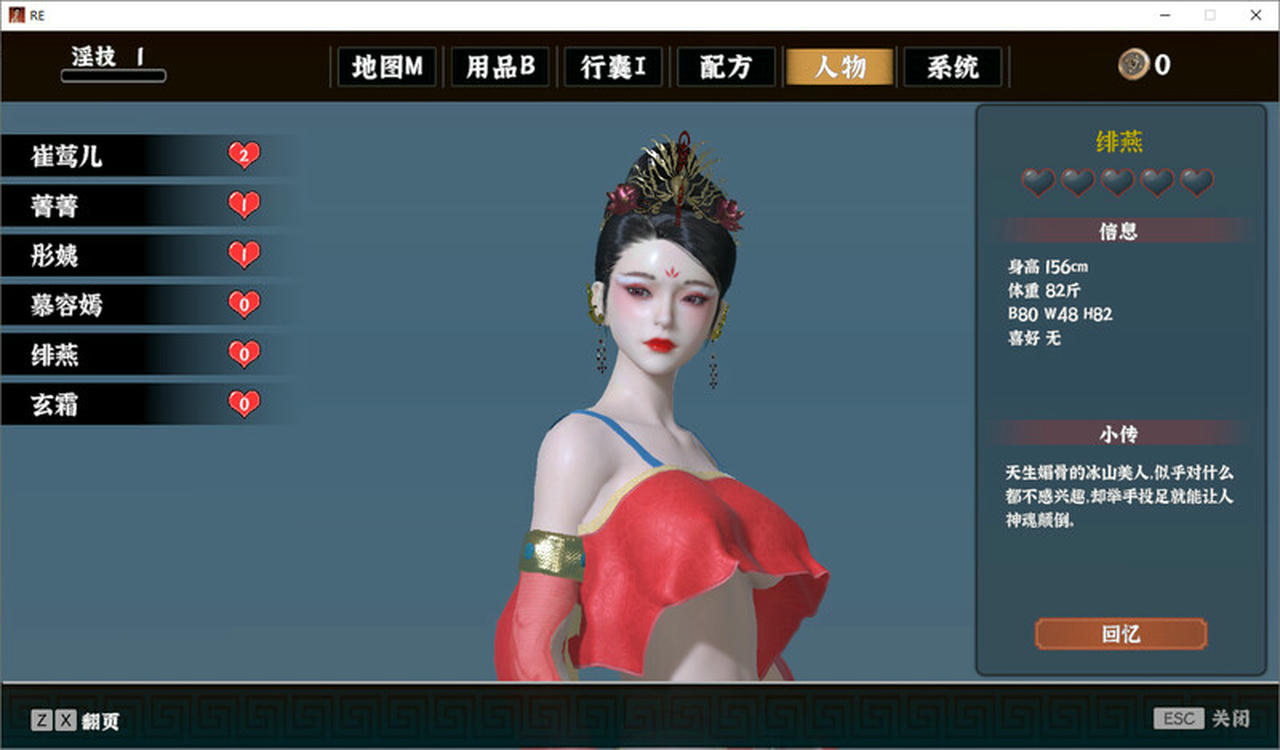Expand the 信息 information section
1280x750 pixels.
click(x=1120, y=230)
